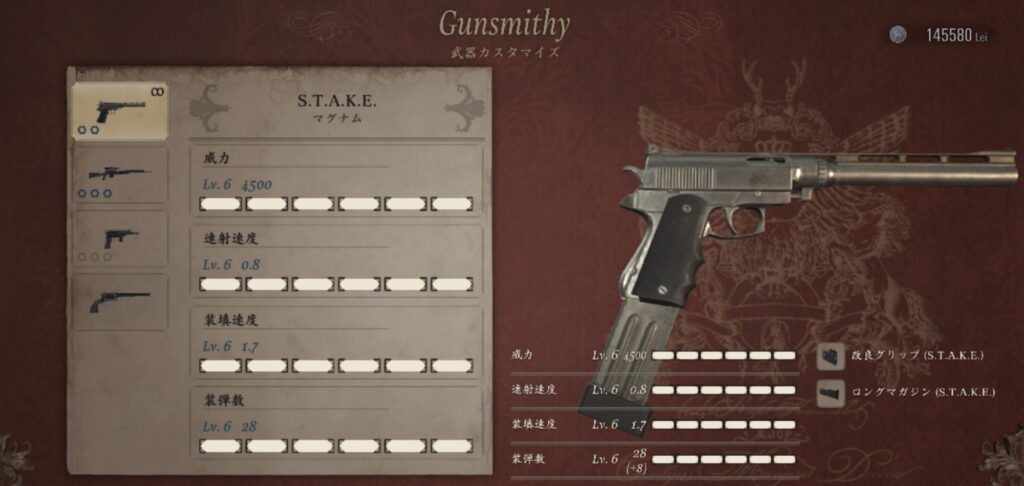The image size is (1024, 486).
Task: Open the 威力 power upgrade row
Action: [336, 181]
